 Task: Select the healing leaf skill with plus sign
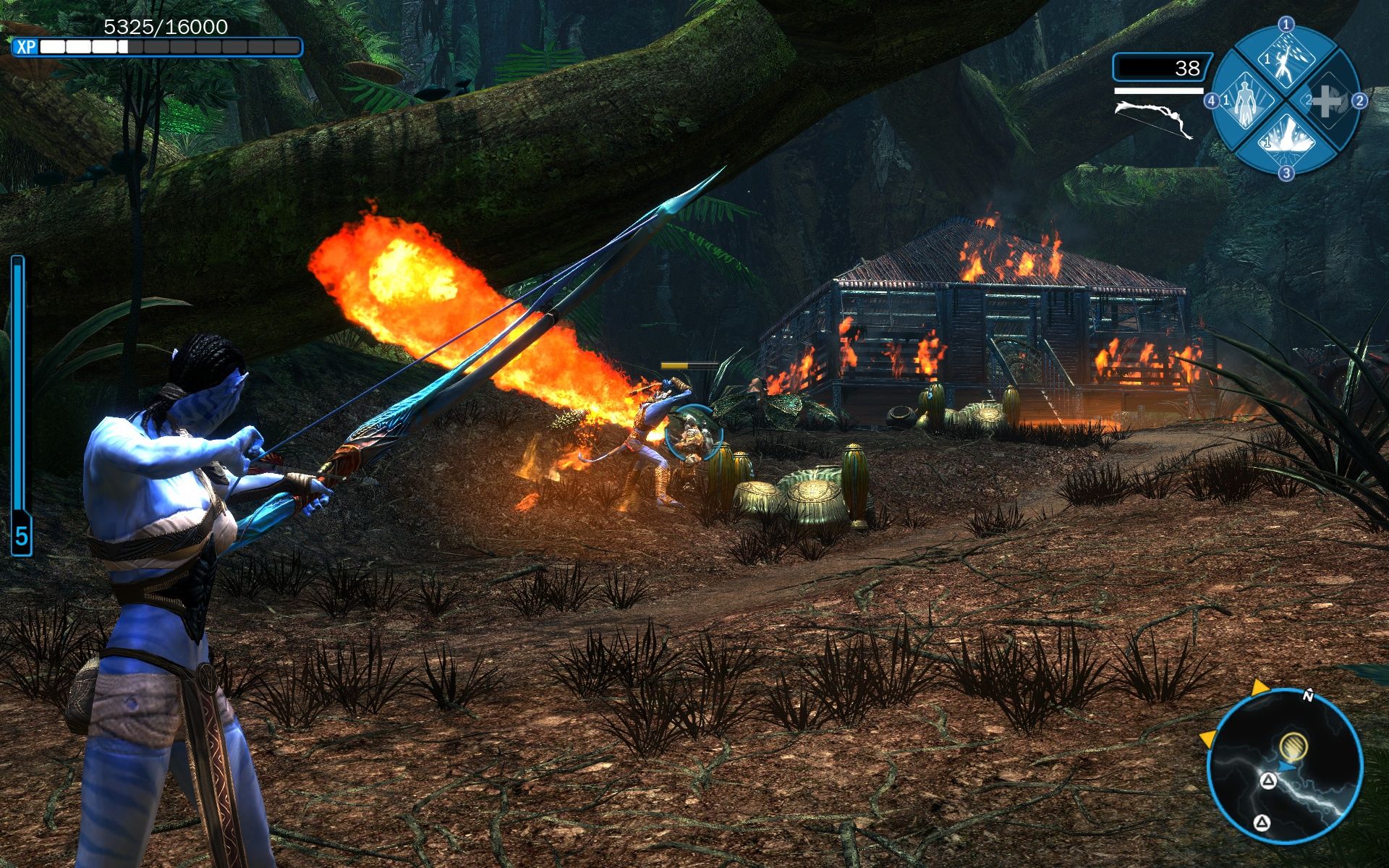pyautogui.click(x=1324, y=101)
